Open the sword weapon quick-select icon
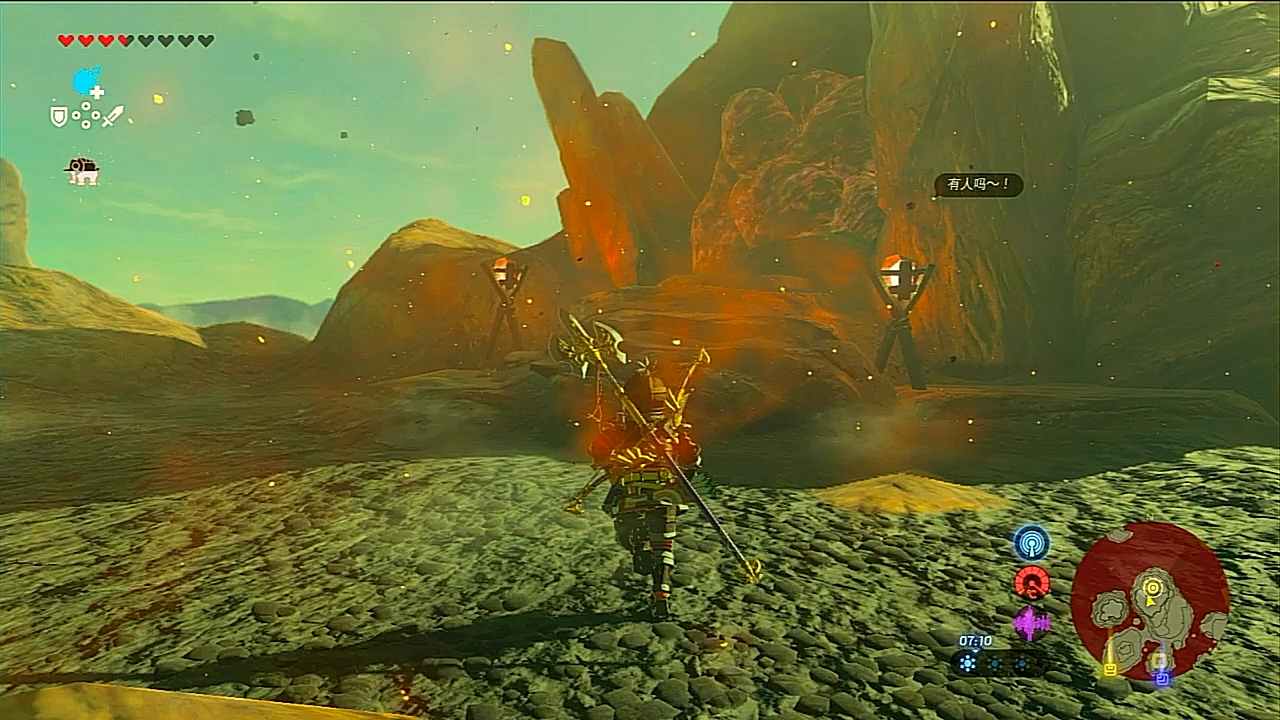This screenshot has width=1280, height=720. point(113,116)
